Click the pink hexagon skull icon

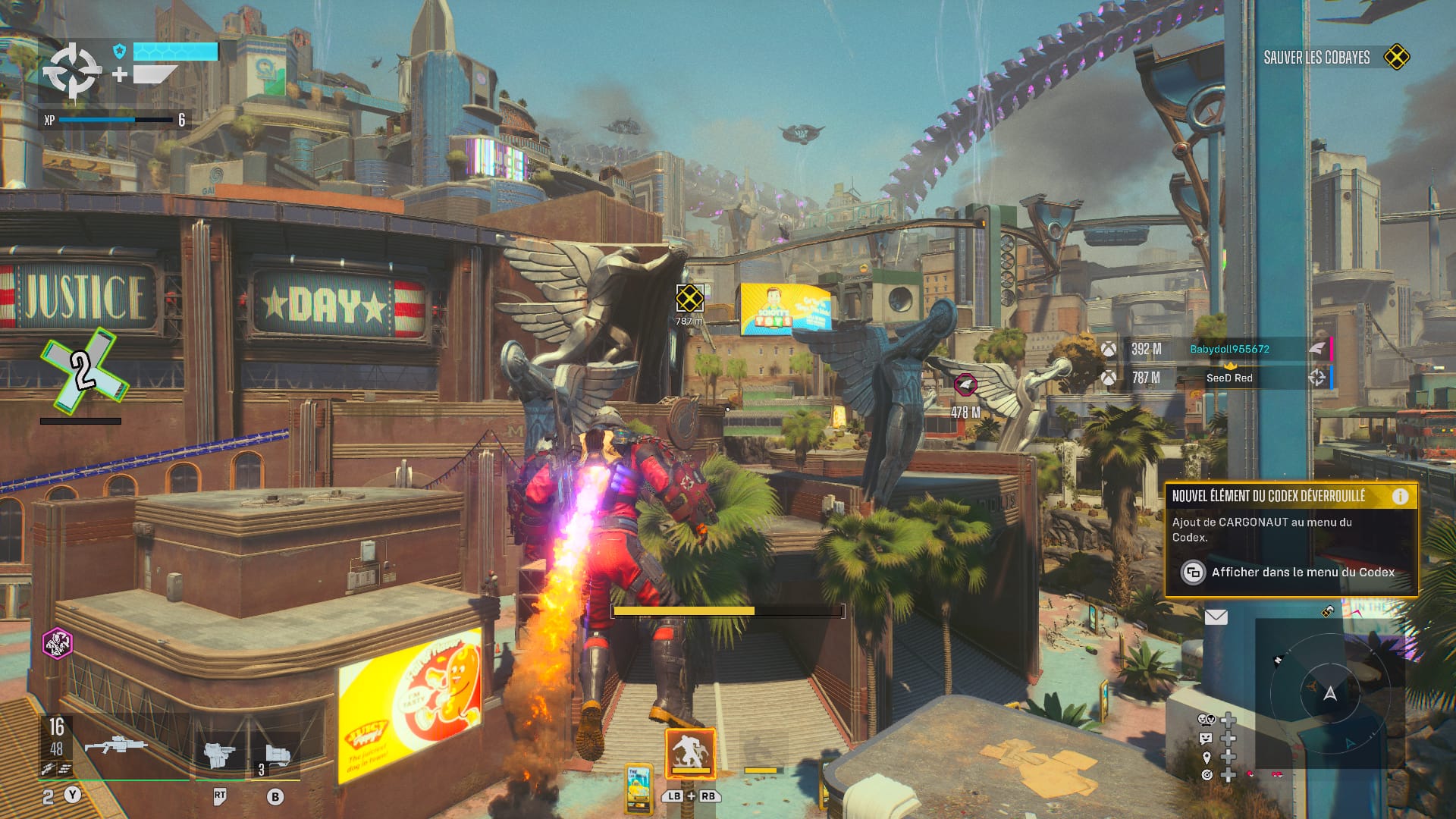pos(57,644)
